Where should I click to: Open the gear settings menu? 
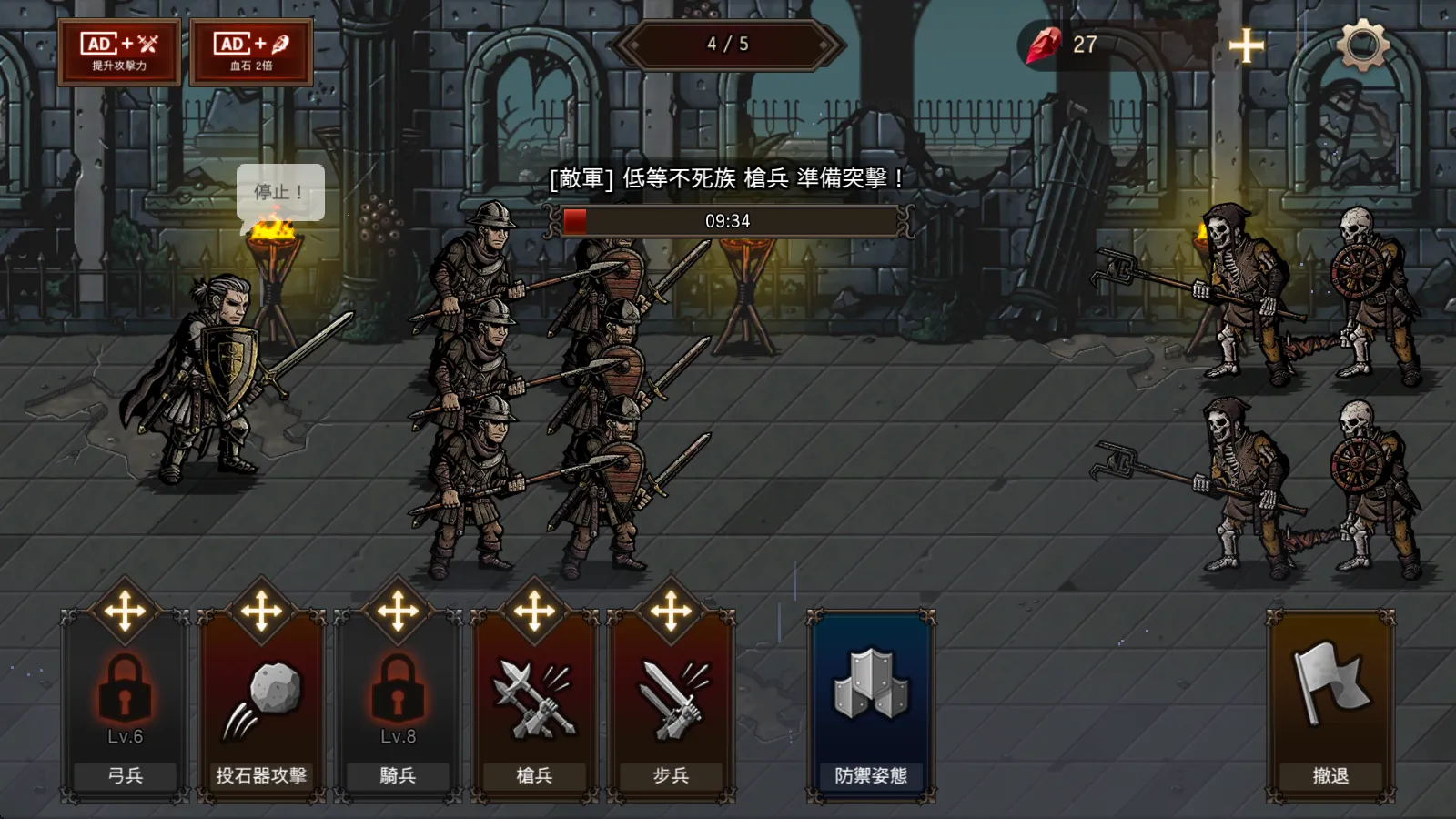[1362, 45]
